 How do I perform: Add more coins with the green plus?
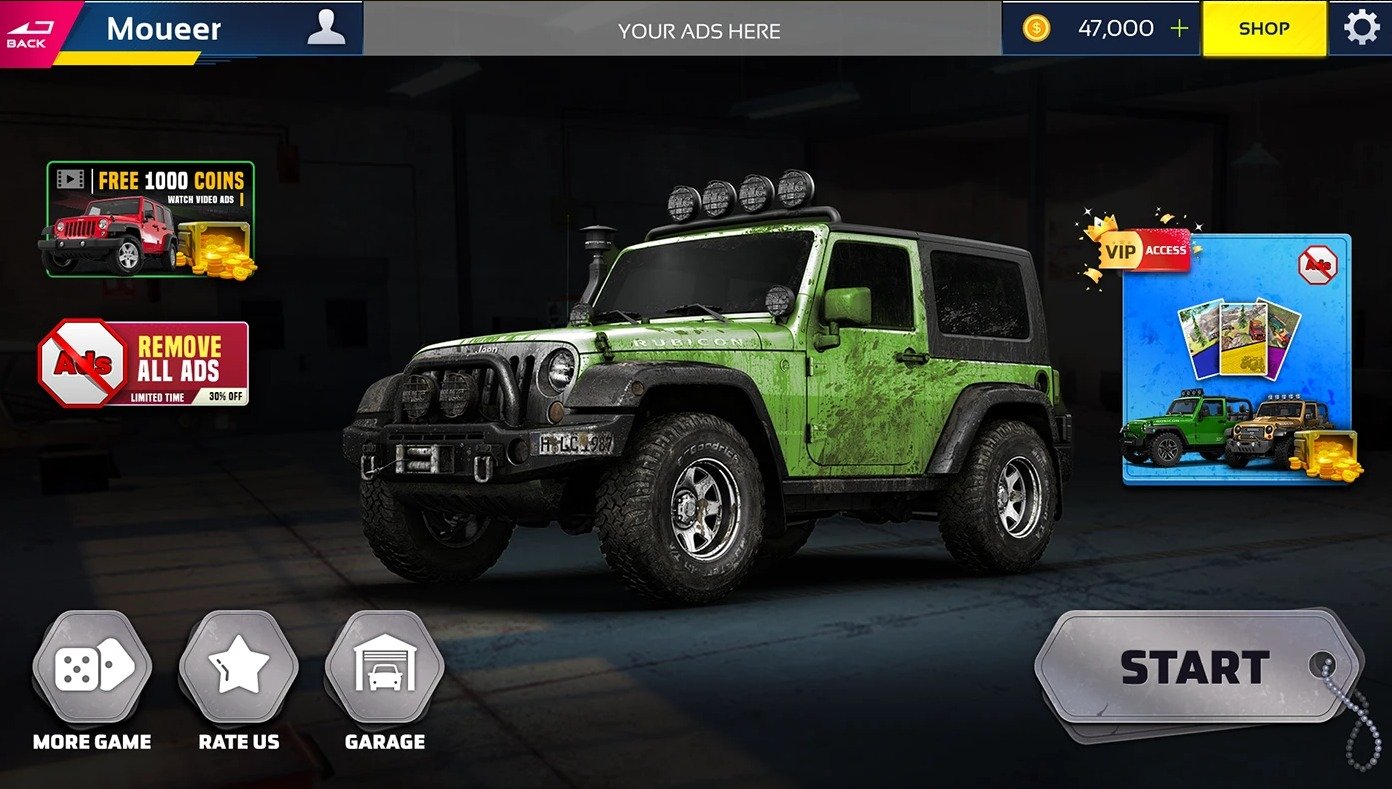coord(1180,28)
